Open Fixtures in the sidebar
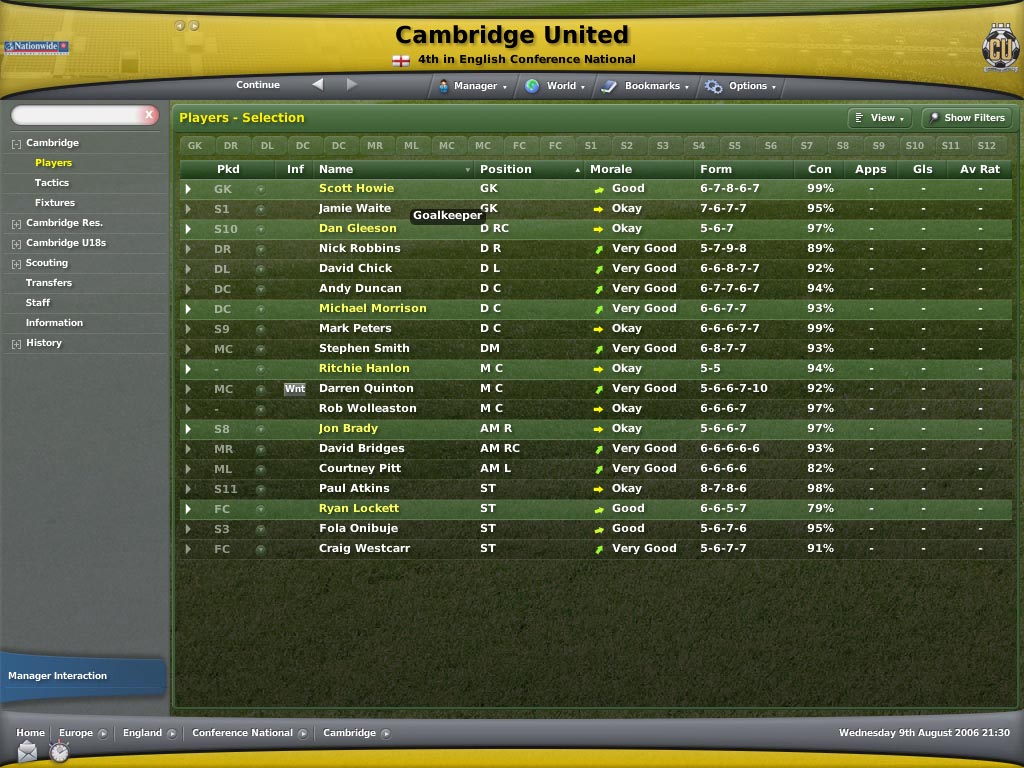Screen dimensions: 1024x768 click(55, 203)
